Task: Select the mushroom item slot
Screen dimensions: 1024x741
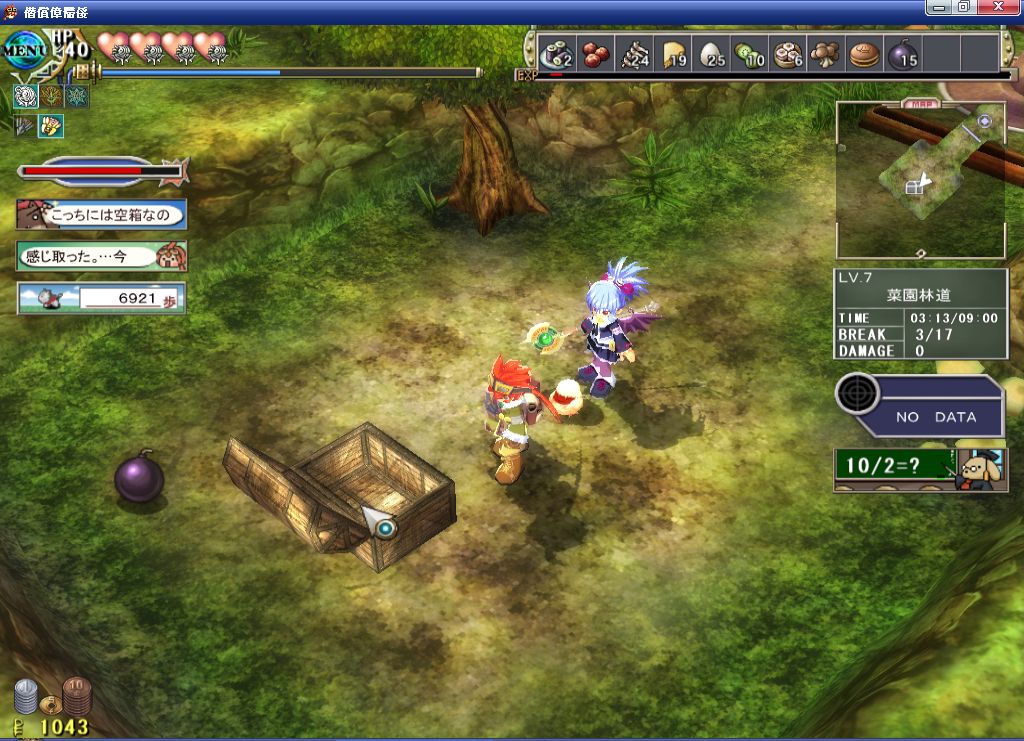Action: (x=826, y=54)
